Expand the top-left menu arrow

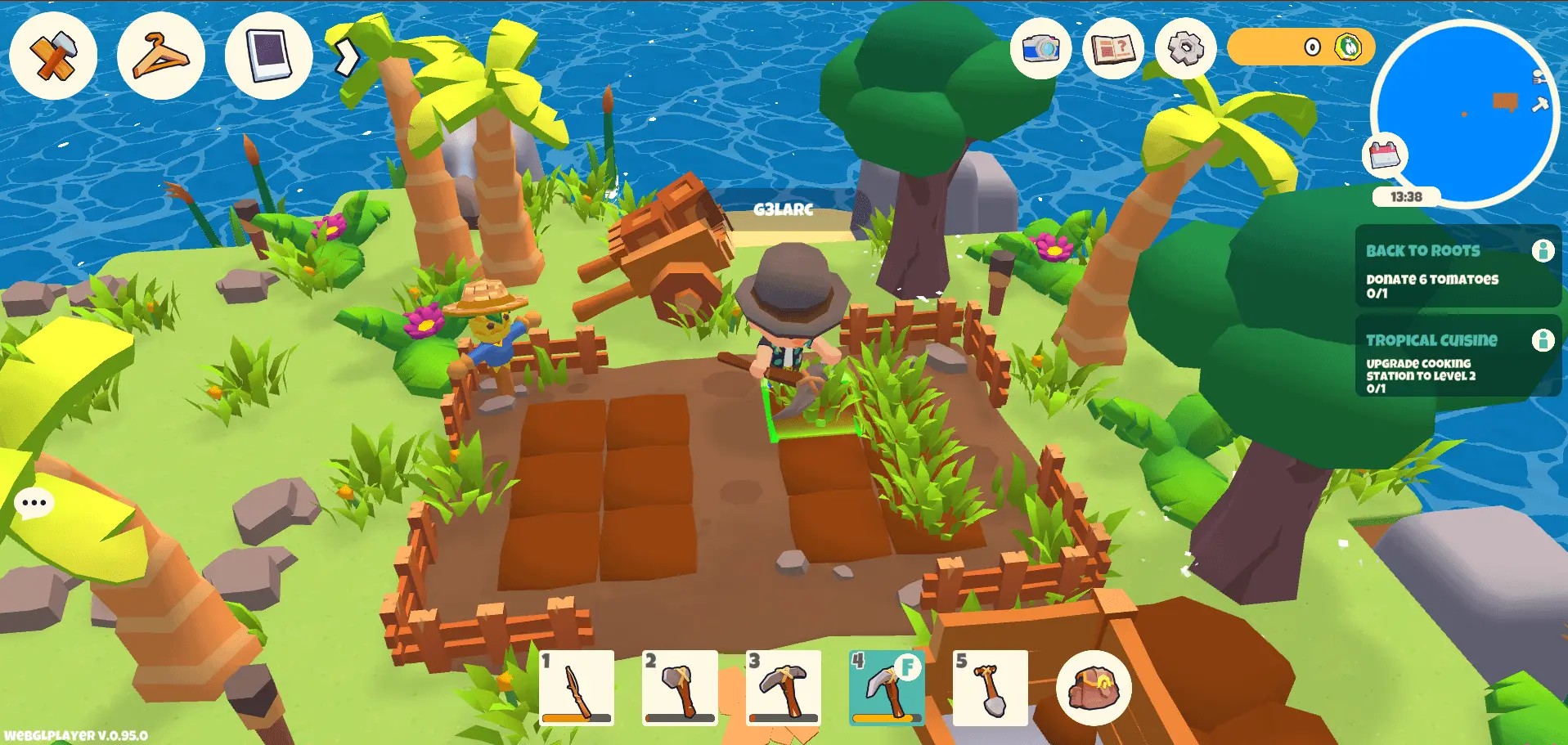pyautogui.click(x=348, y=56)
